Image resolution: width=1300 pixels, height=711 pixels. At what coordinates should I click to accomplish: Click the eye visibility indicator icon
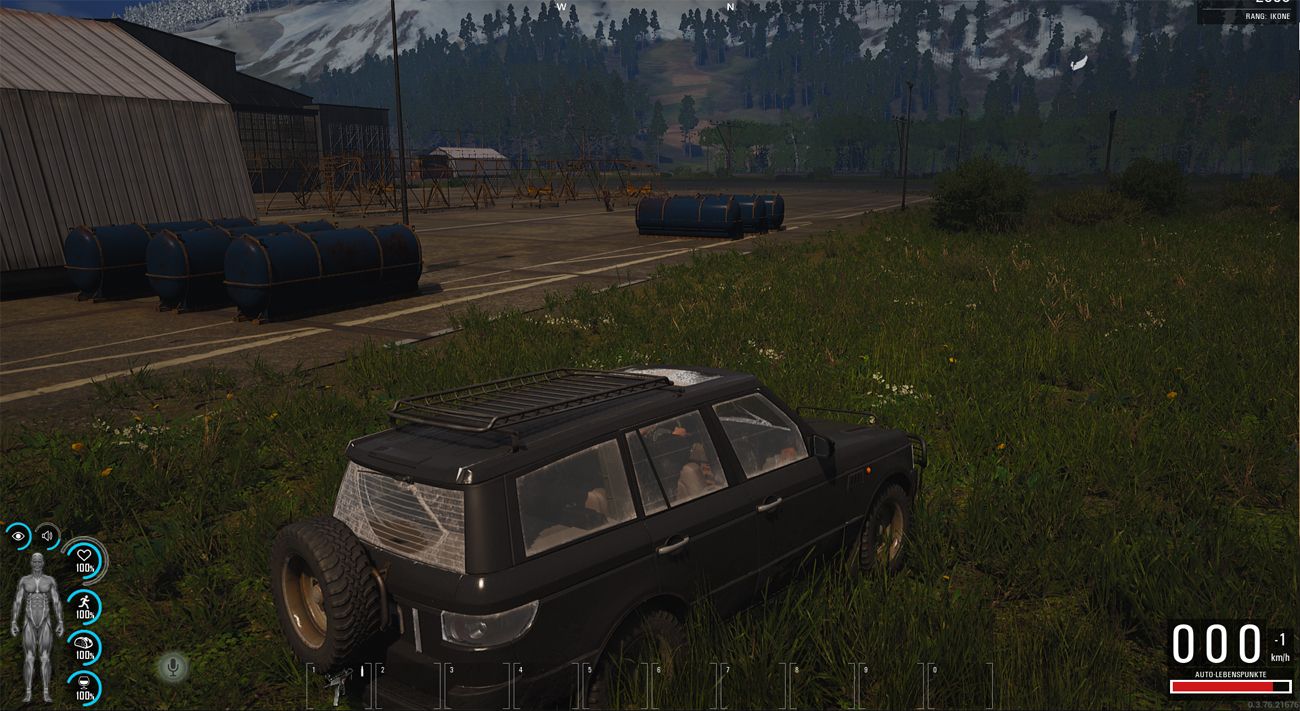coord(18,537)
